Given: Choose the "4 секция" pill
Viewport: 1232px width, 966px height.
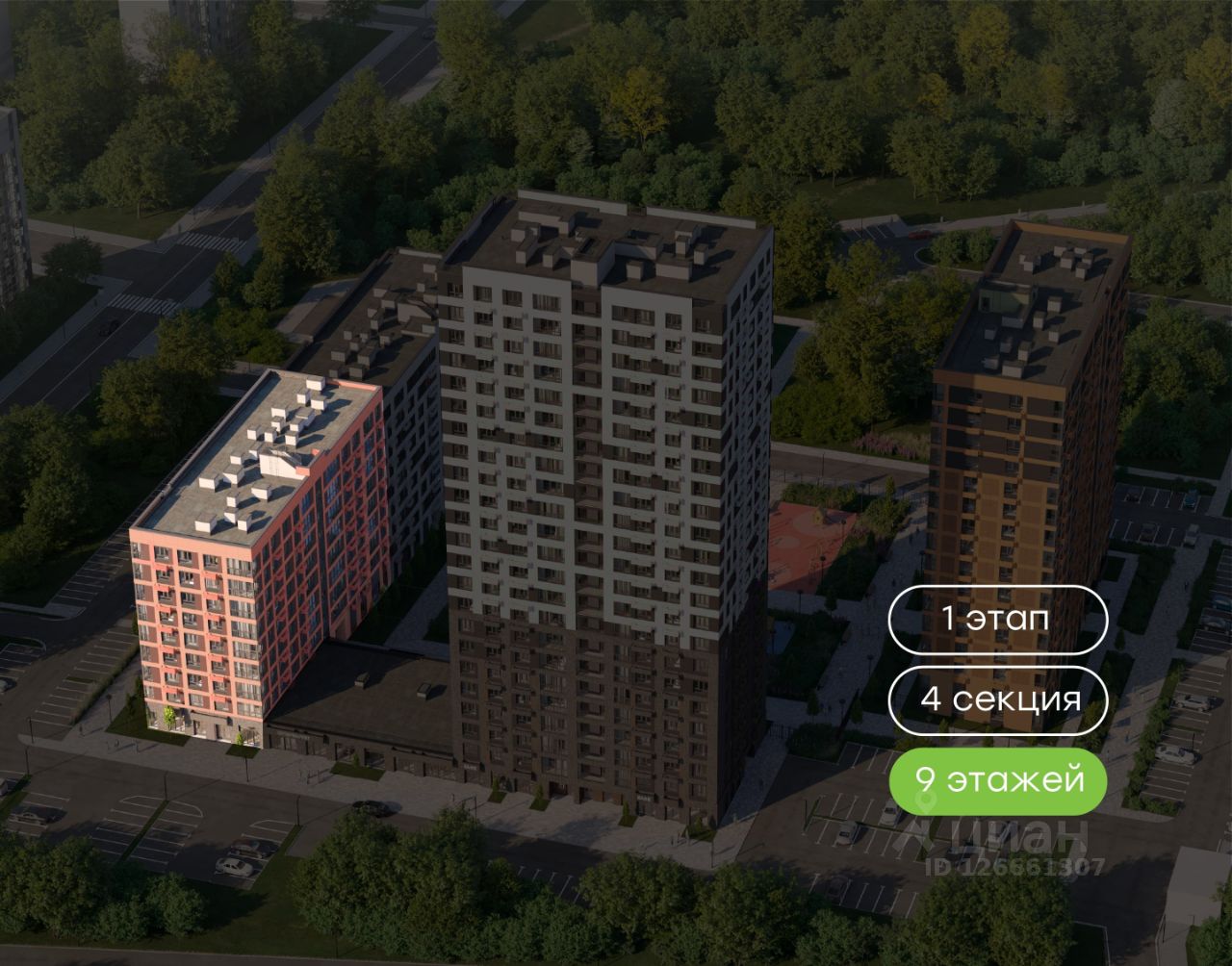Looking at the screenshot, I should click(x=997, y=699).
